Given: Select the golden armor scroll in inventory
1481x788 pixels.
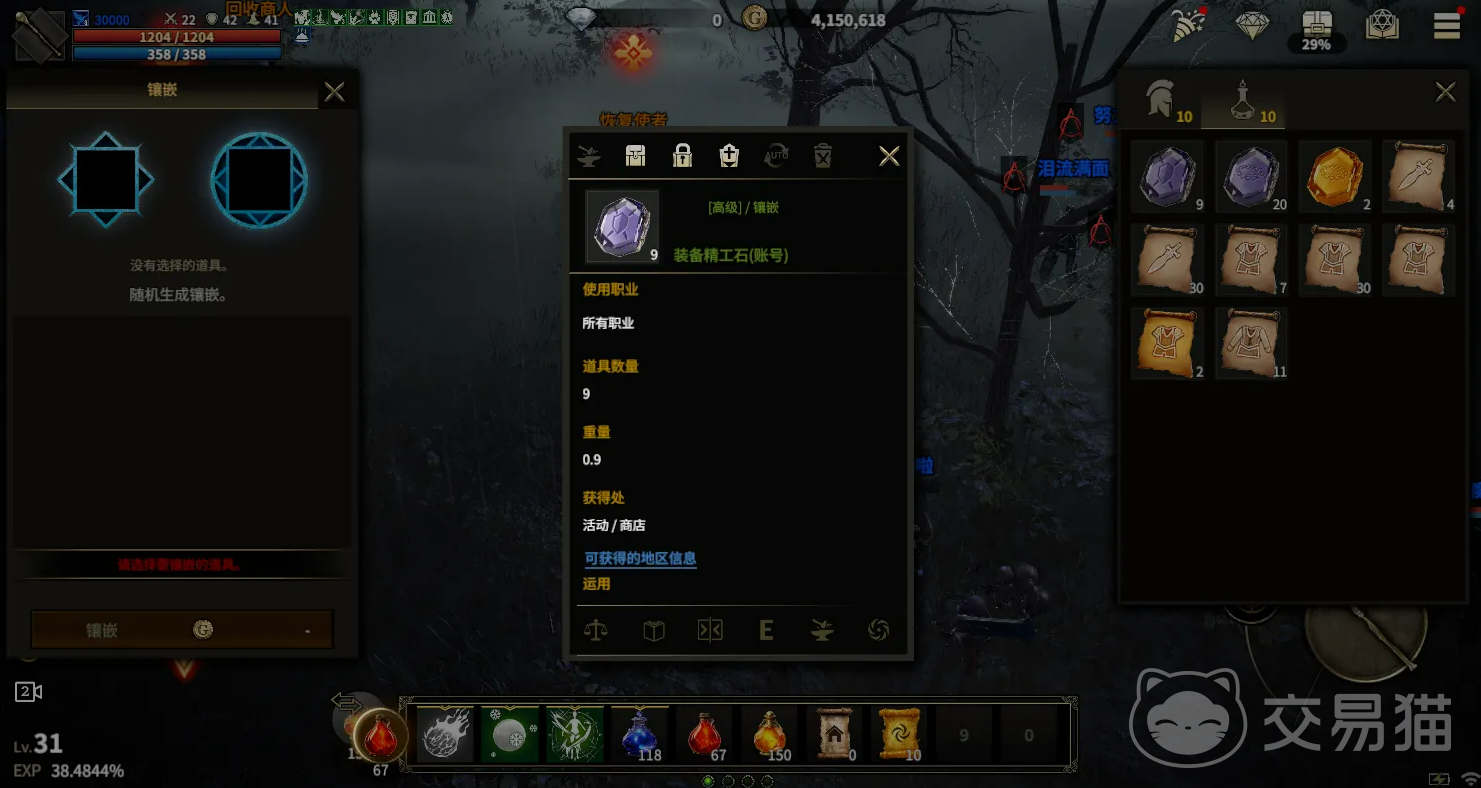Looking at the screenshot, I should coord(1167,343).
